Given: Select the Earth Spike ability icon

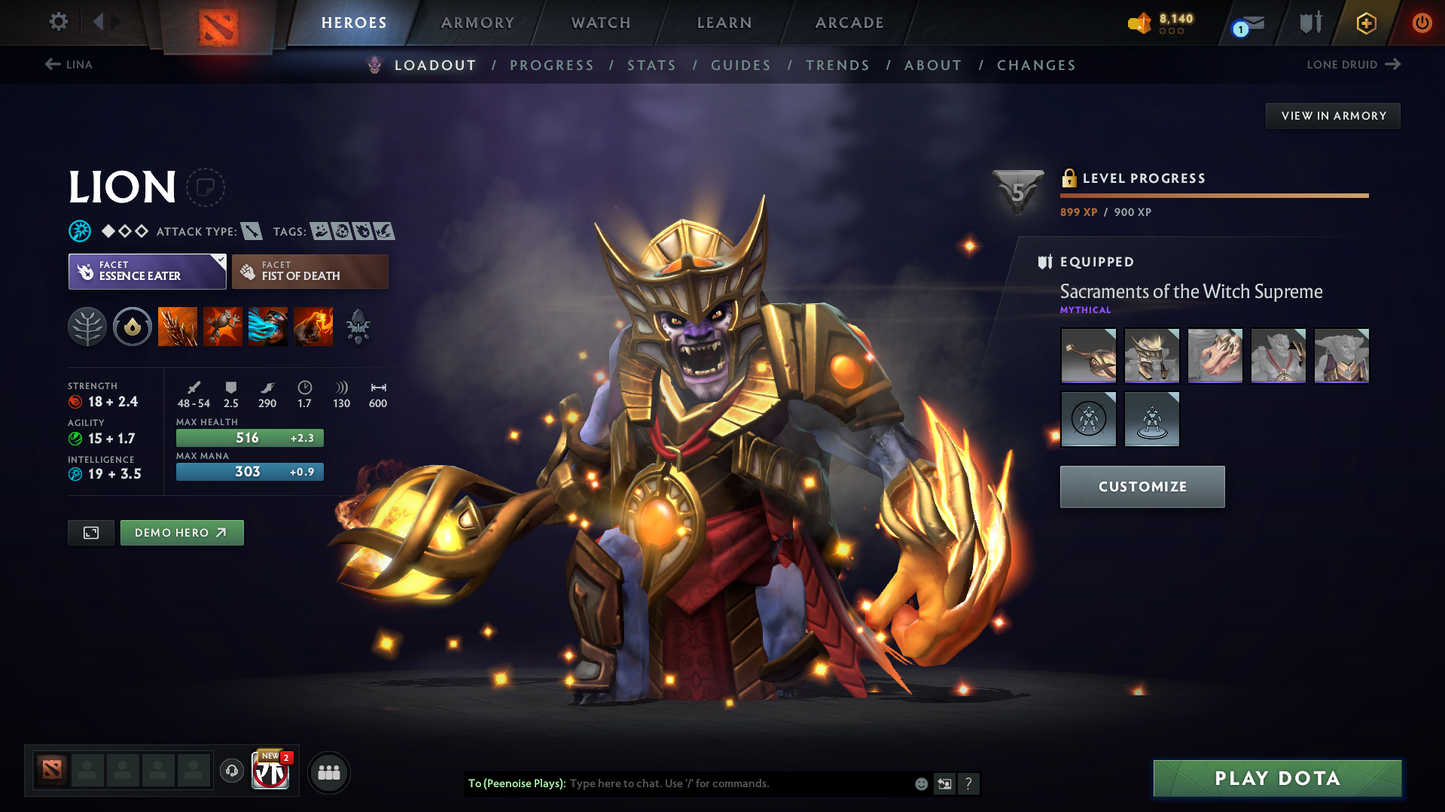Looking at the screenshot, I should (x=177, y=327).
